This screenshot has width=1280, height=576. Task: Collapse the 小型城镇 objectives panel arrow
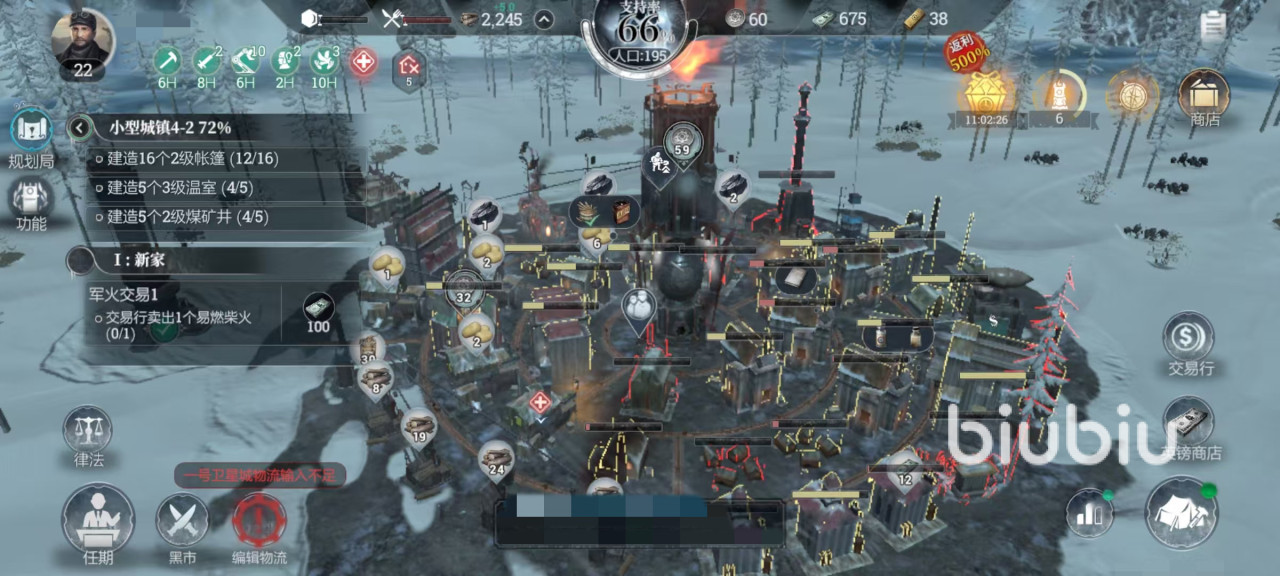point(81,128)
